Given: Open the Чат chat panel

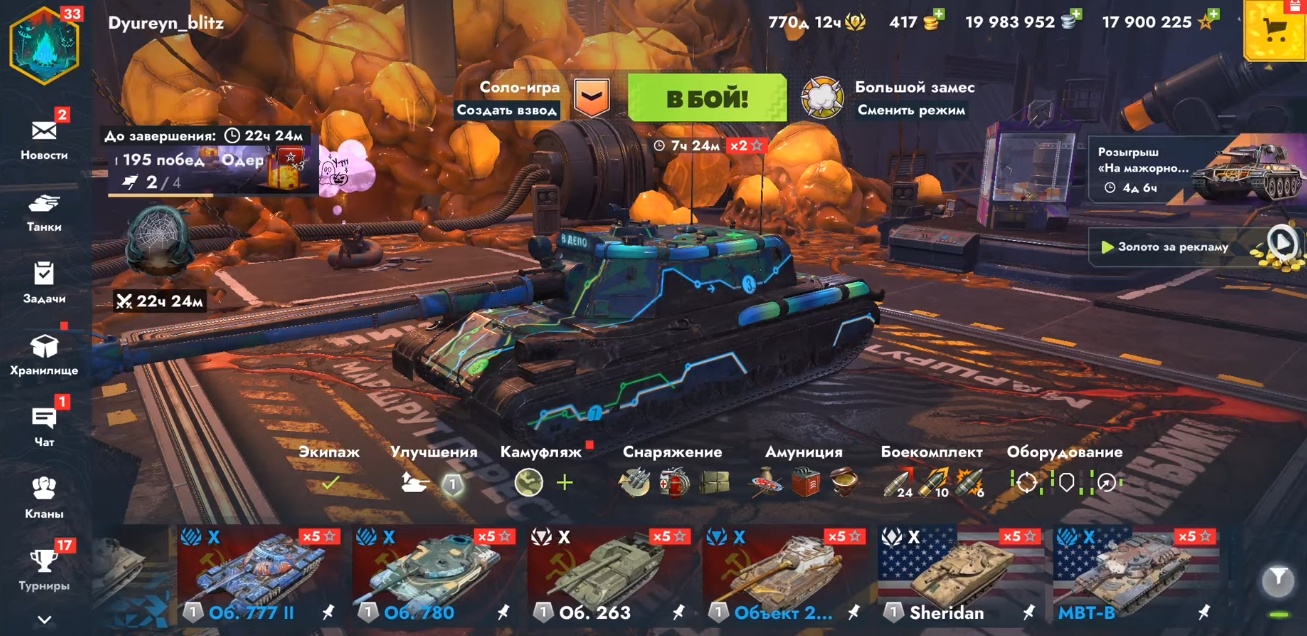Looking at the screenshot, I should pyautogui.click(x=44, y=425).
